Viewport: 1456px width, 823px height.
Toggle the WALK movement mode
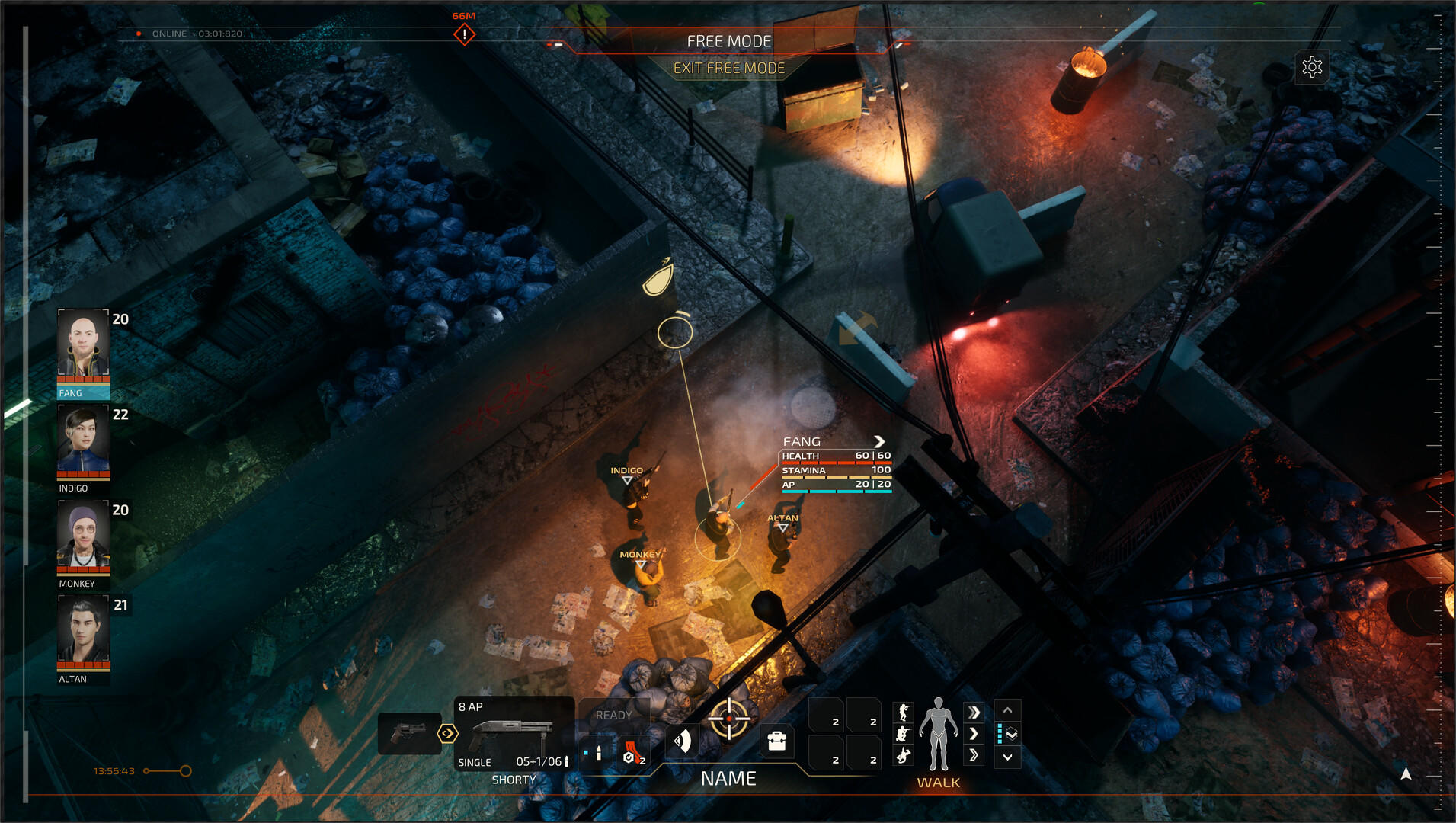pos(939,783)
